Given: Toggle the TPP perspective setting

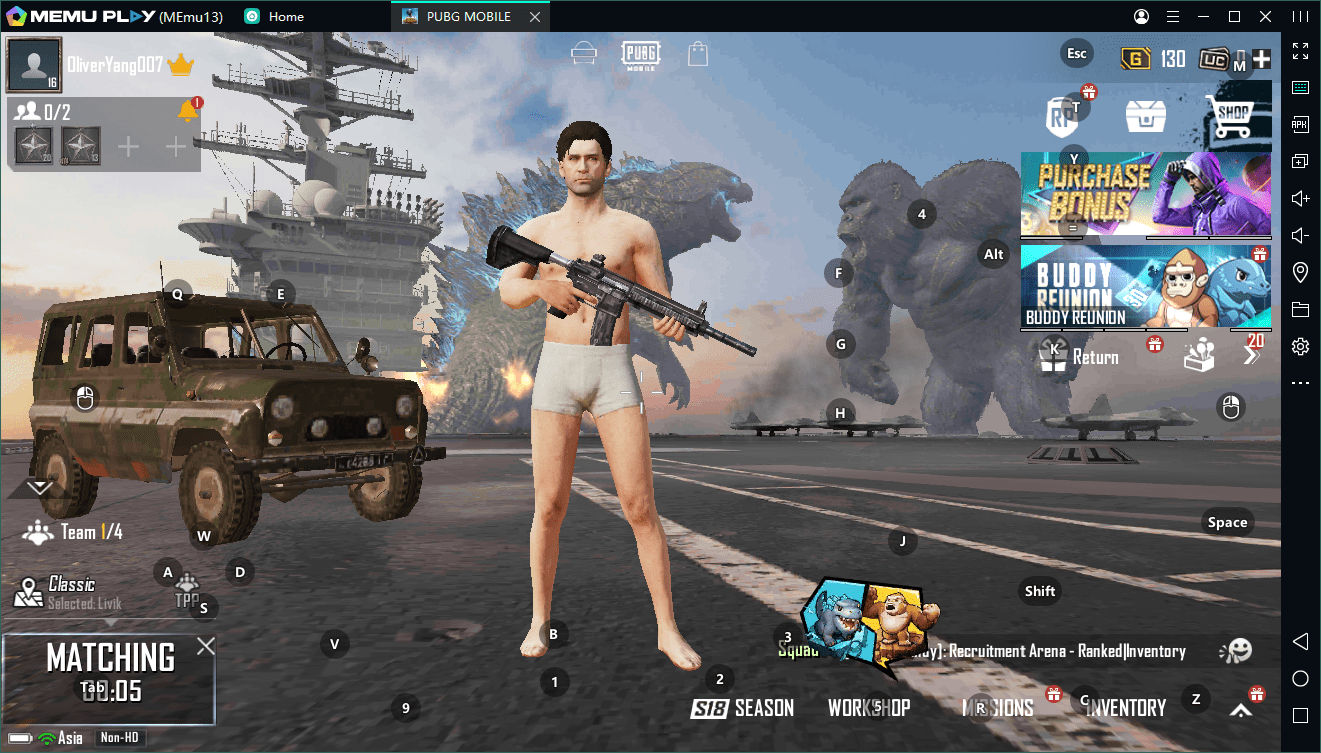Looking at the screenshot, I should point(187,592).
